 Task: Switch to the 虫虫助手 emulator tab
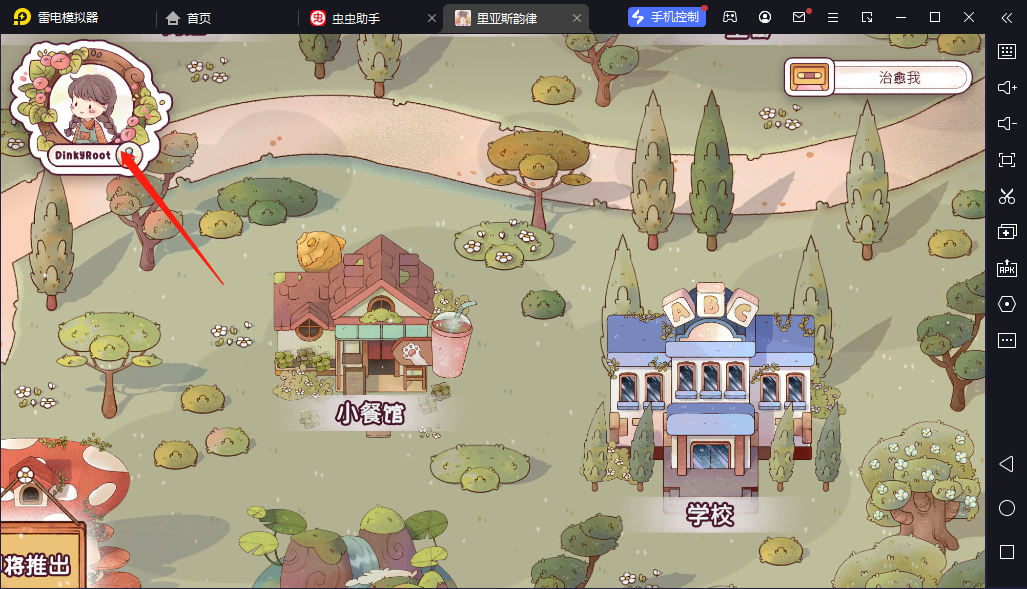coord(357,17)
